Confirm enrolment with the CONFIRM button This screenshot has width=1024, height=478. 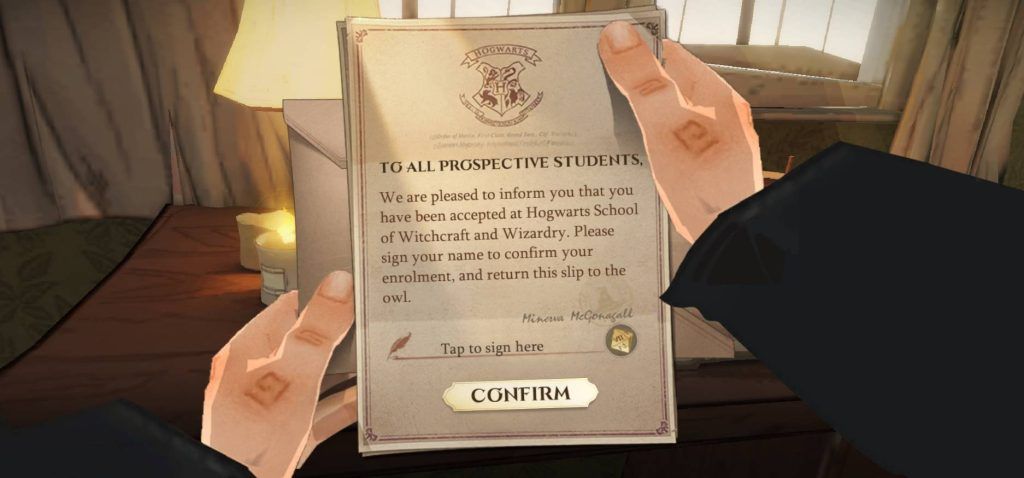click(520, 394)
